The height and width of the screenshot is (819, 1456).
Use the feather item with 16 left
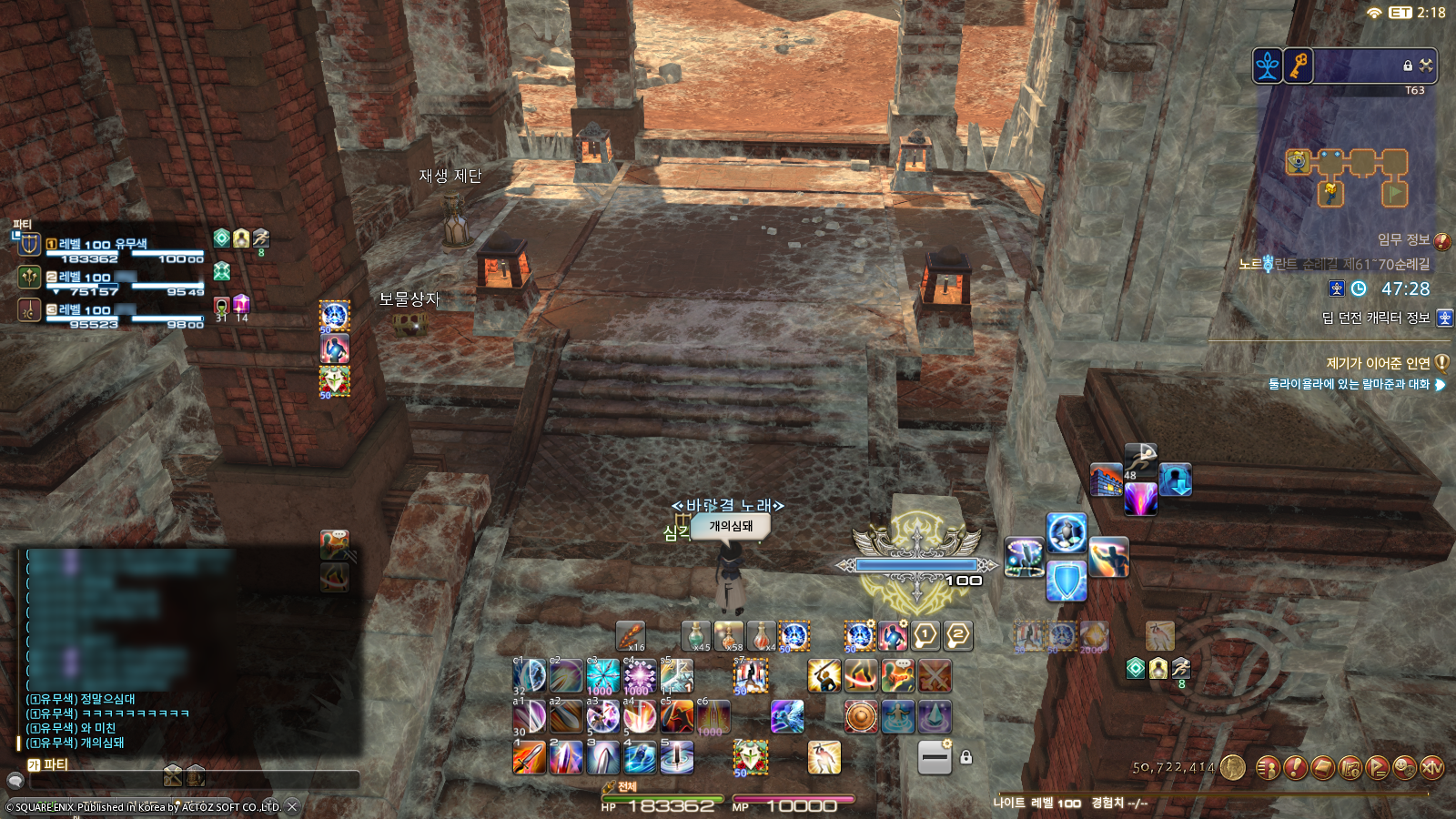tap(630, 636)
